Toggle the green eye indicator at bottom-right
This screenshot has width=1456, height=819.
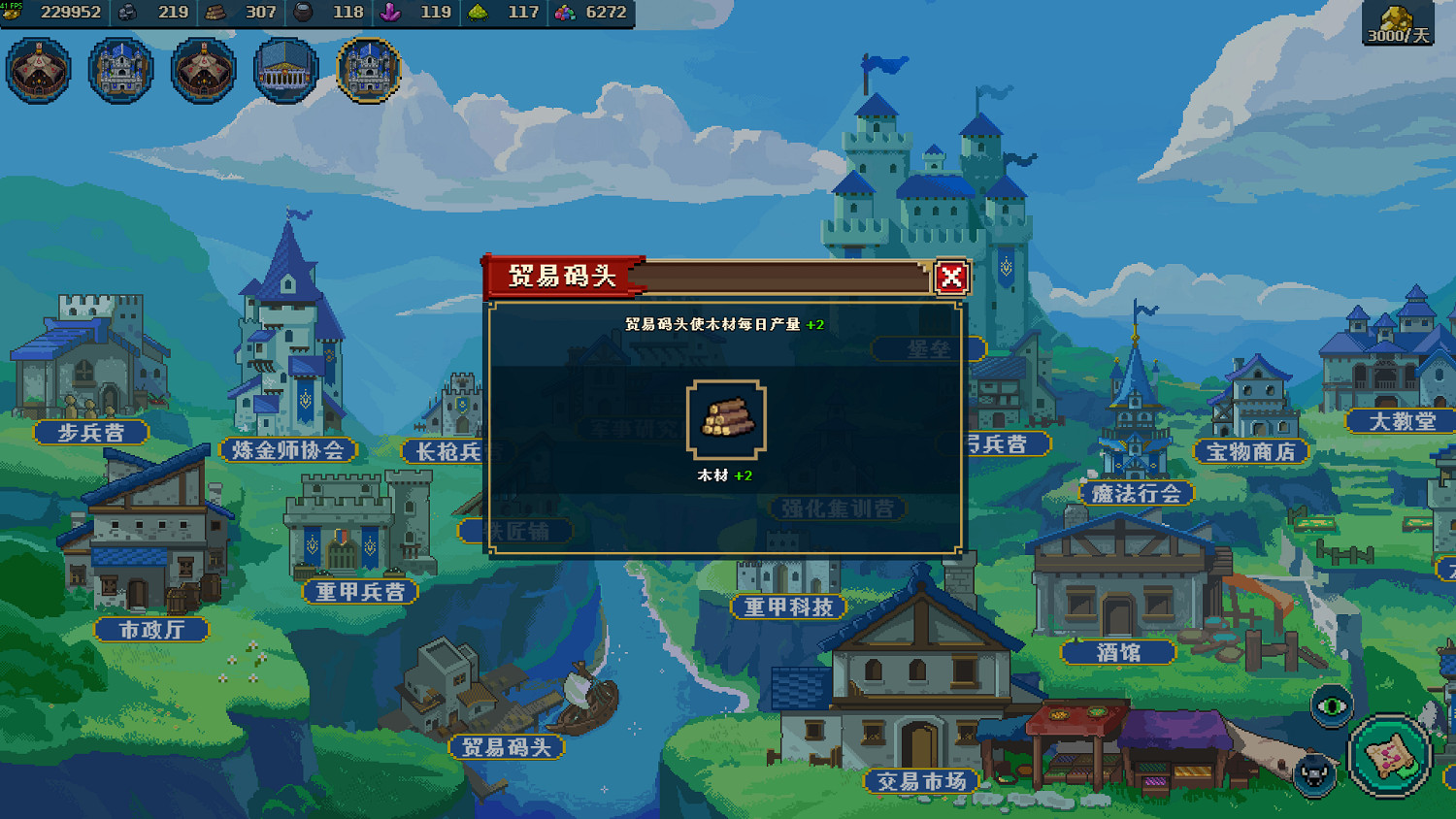pos(1330,705)
